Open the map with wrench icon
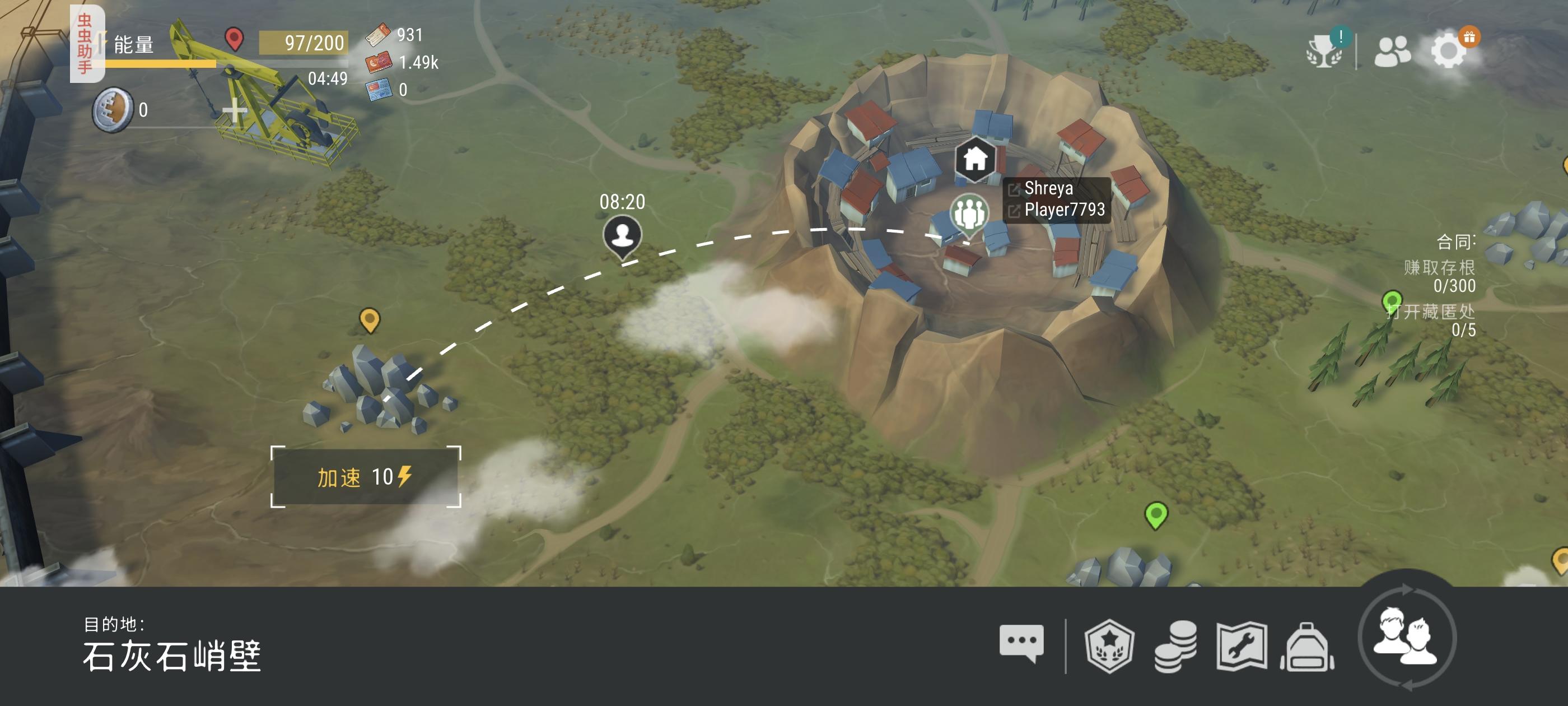Image resolution: width=1568 pixels, height=706 pixels. coord(1241,645)
